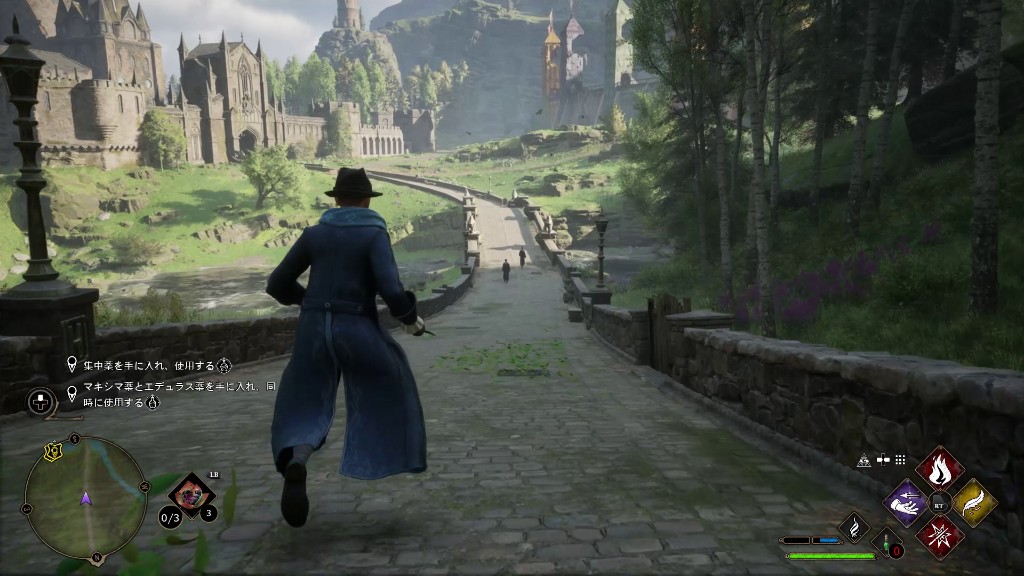The image size is (1024, 576).
Task: Use the combat tool item slot
Action: 190,493
